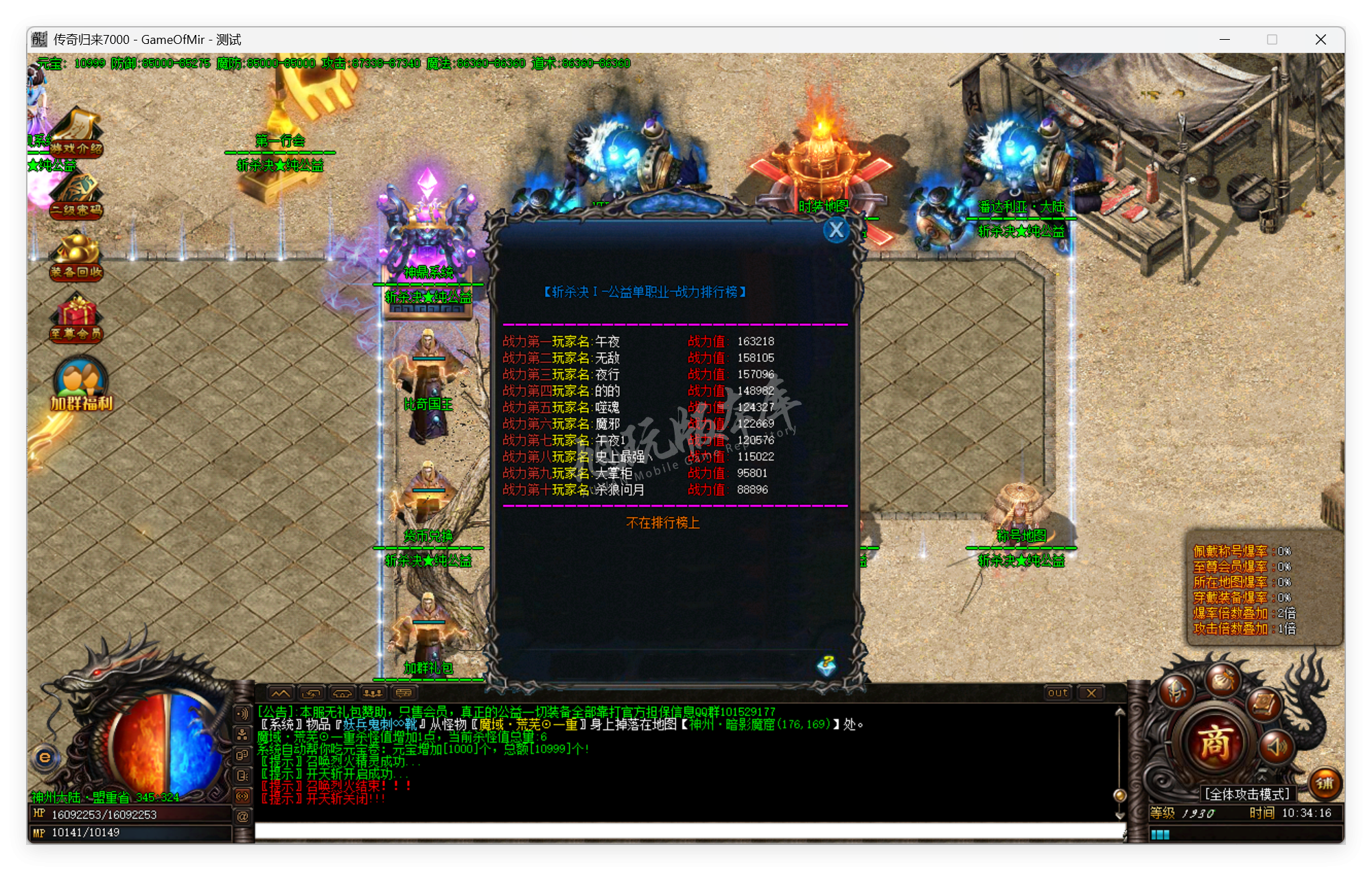The height and width of the screenshot is (871, 1372).
Task: Click the 不在排行榜上 button in the ranking window
Action: [662, 522]
